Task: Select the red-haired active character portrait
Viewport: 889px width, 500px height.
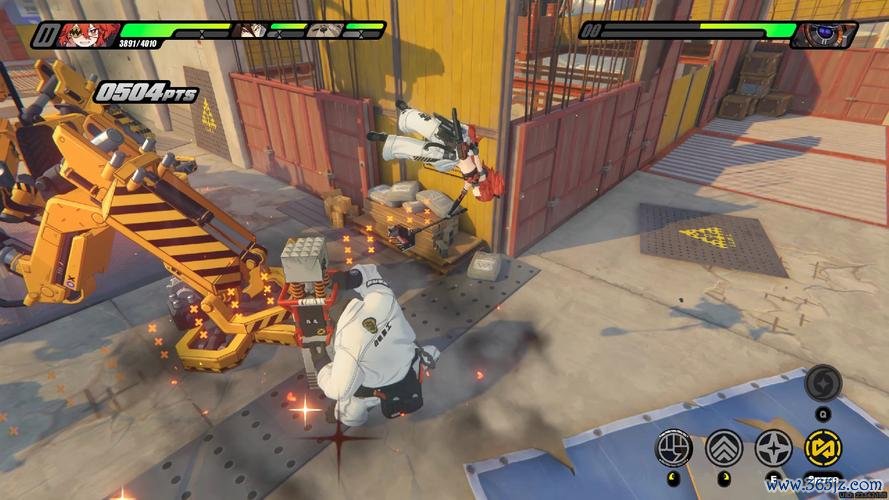Action: pos(88,36)
